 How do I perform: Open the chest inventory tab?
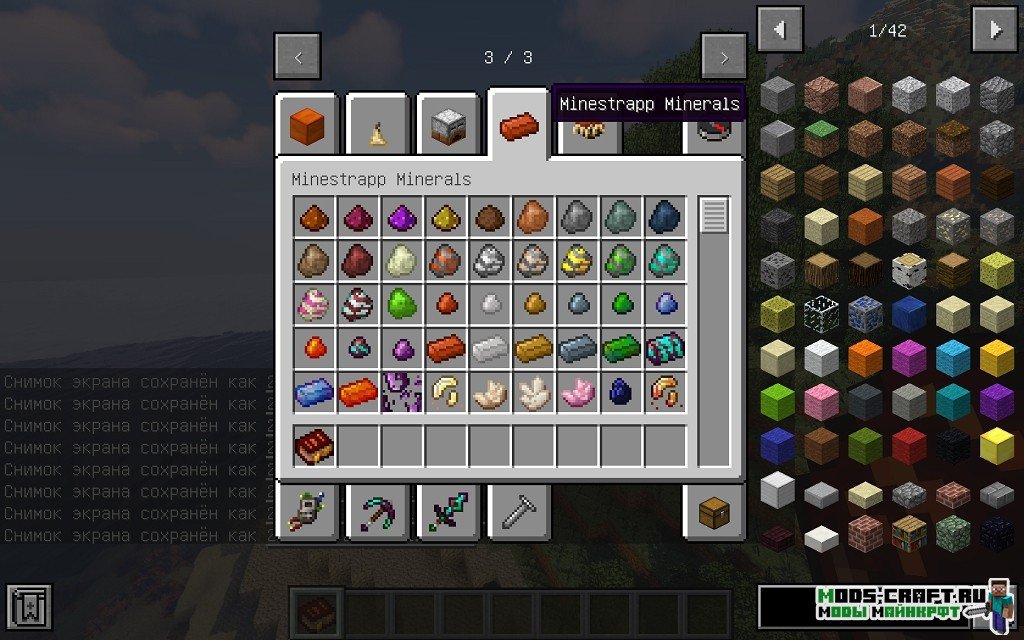(714, 513)
